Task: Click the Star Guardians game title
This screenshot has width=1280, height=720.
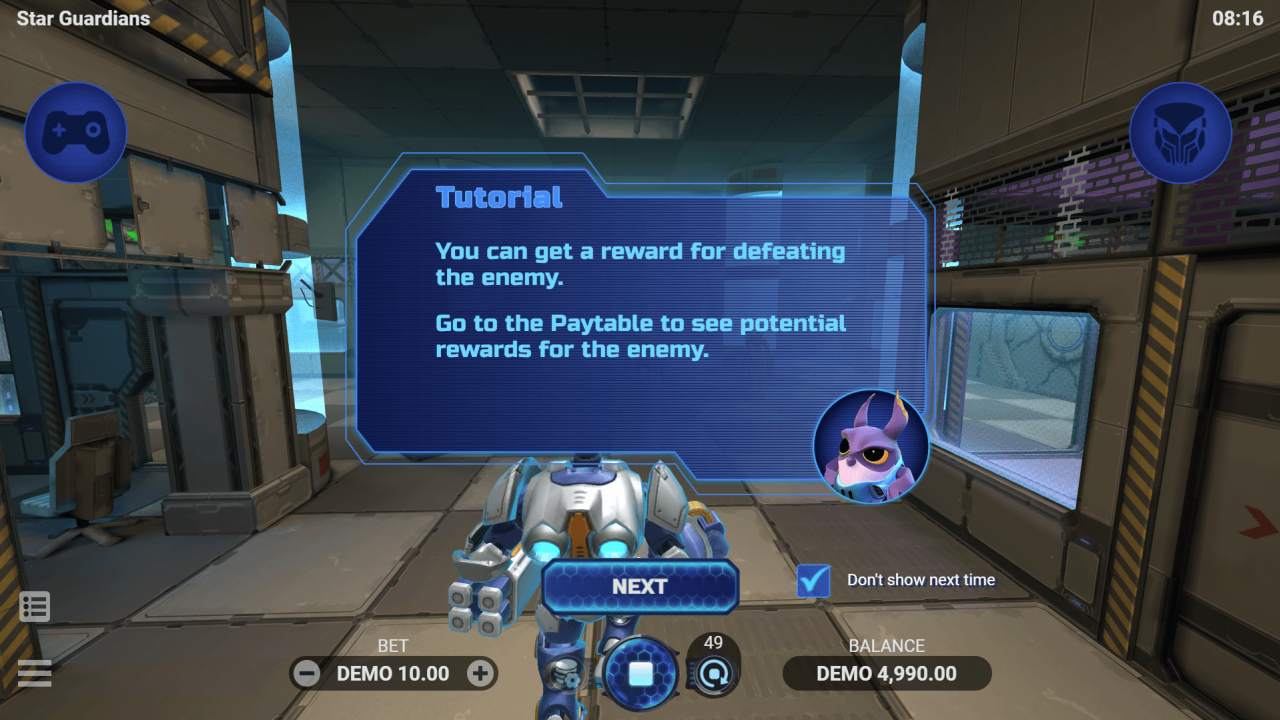Action: (x=83, y=17)
